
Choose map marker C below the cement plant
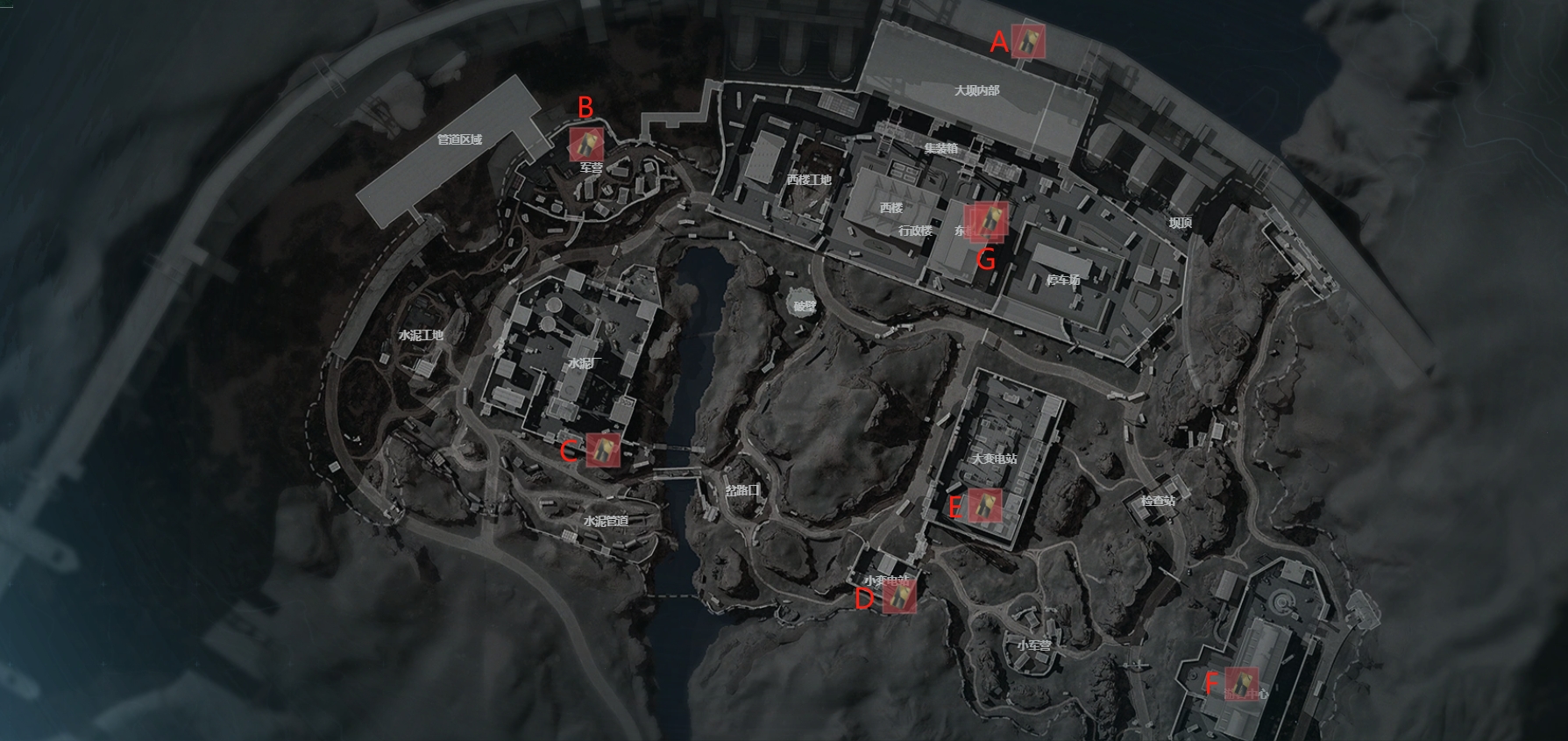(603, 449)
